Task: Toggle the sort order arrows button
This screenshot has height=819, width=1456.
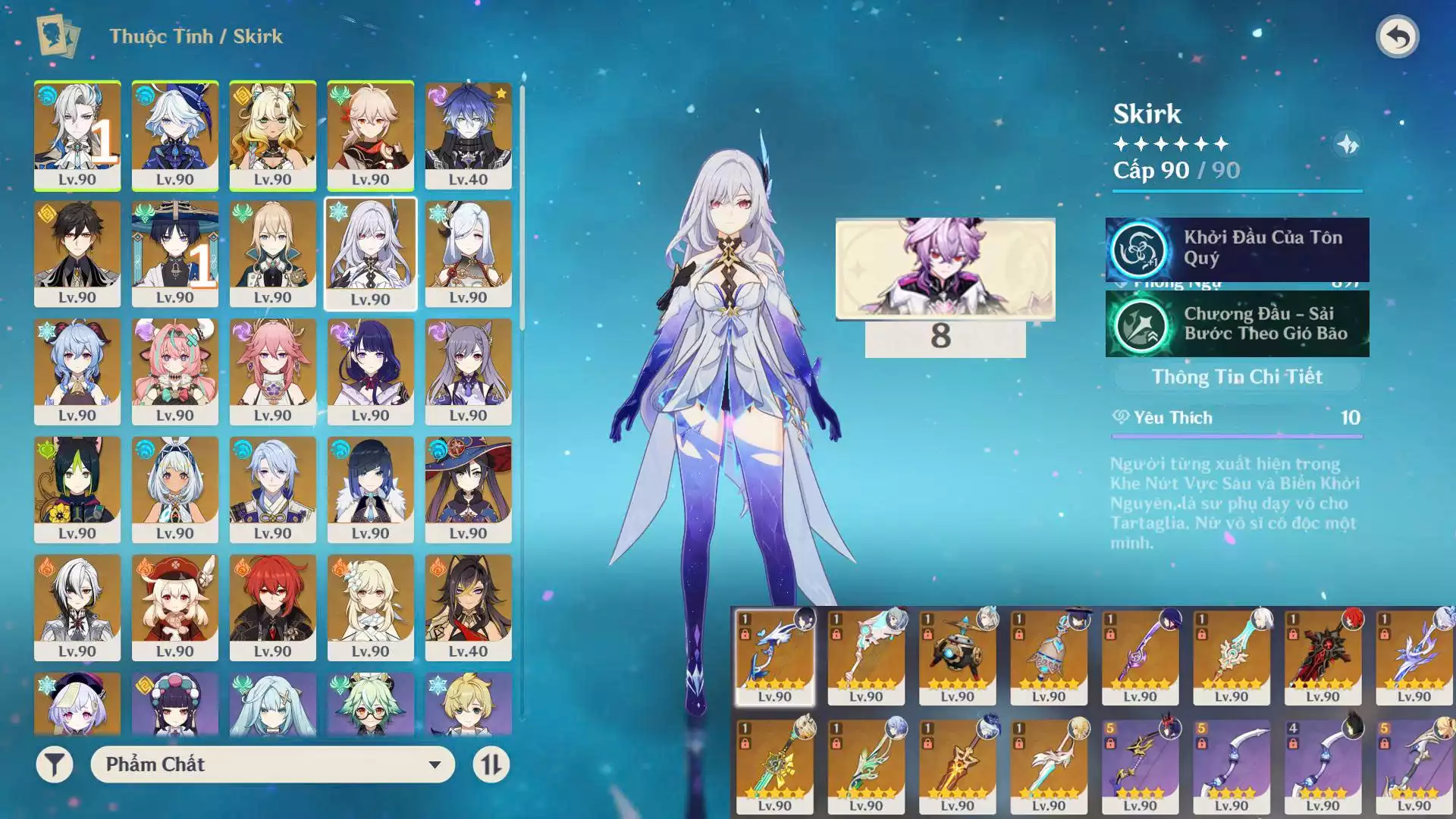Action: pos(491,764)
